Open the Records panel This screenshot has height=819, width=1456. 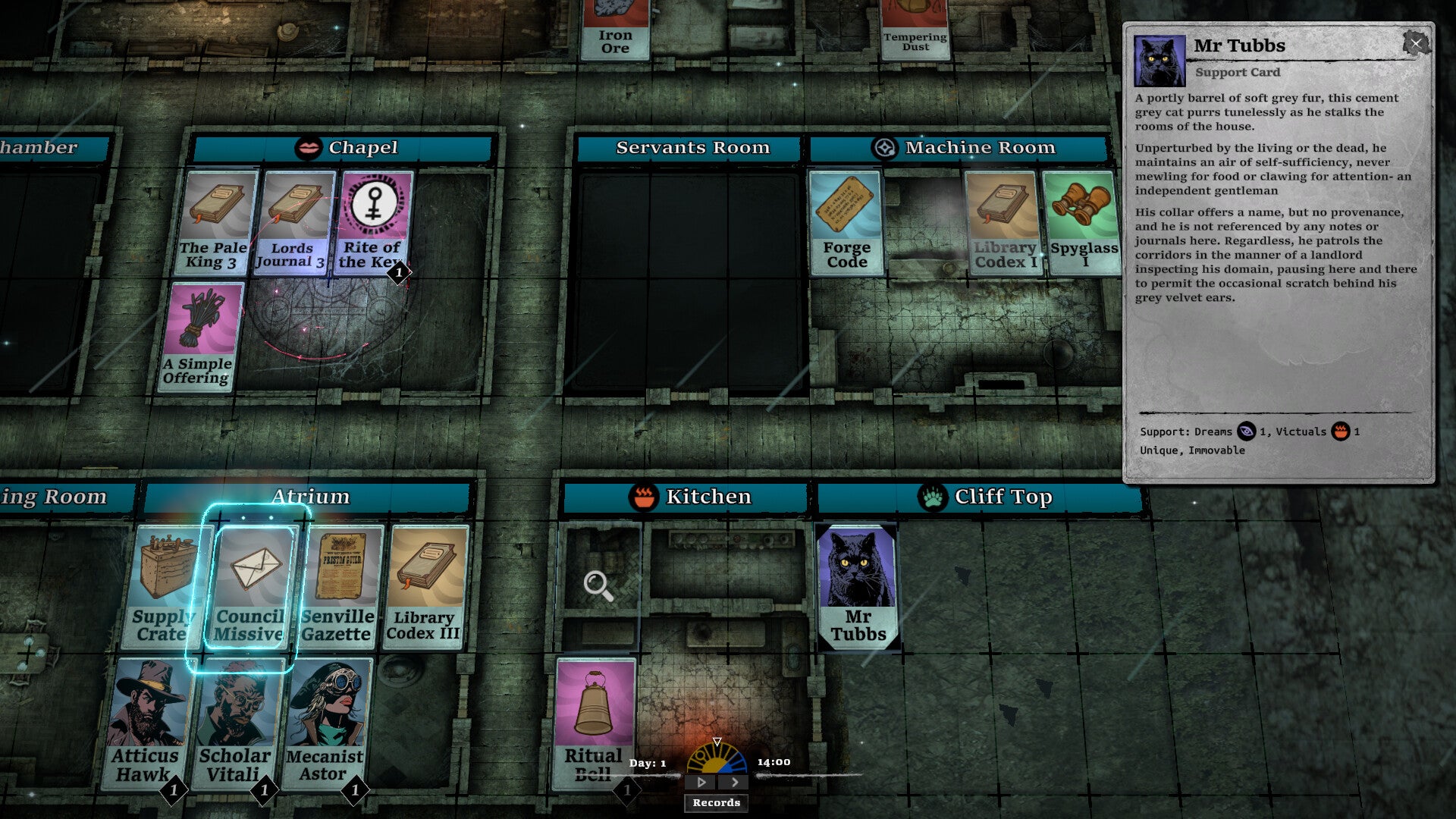click(715, 802)
